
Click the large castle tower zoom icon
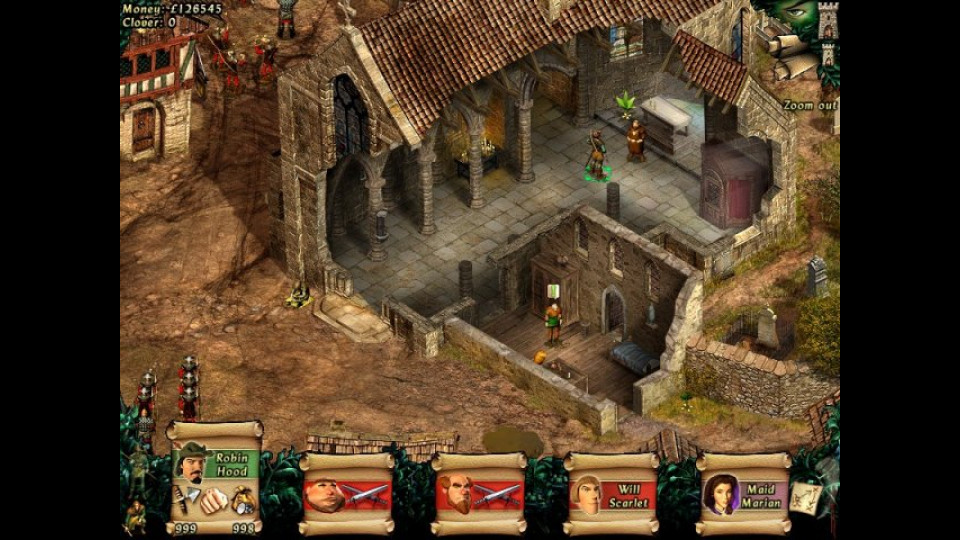click(828, 22)
